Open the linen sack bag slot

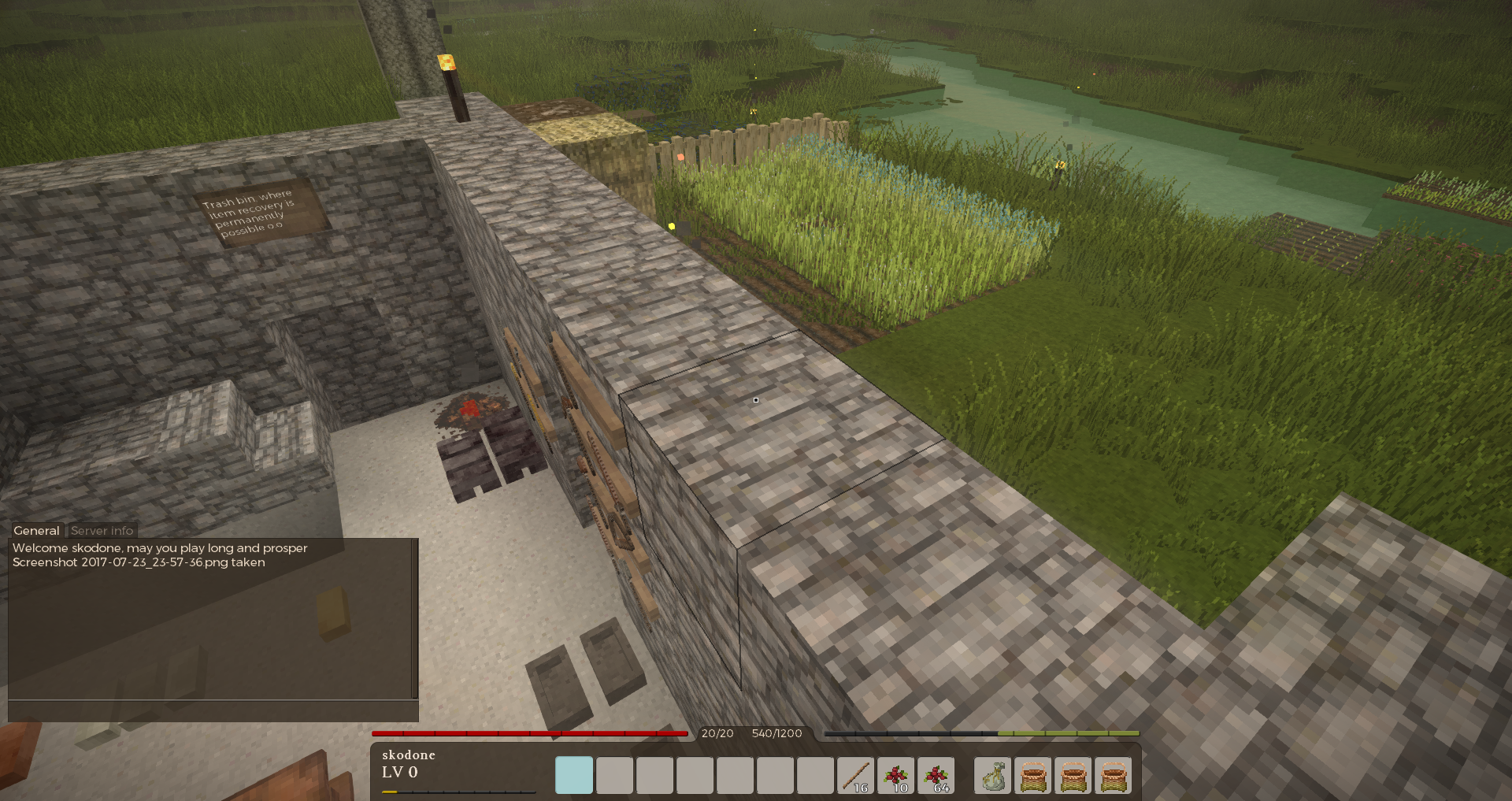point(993,776)
